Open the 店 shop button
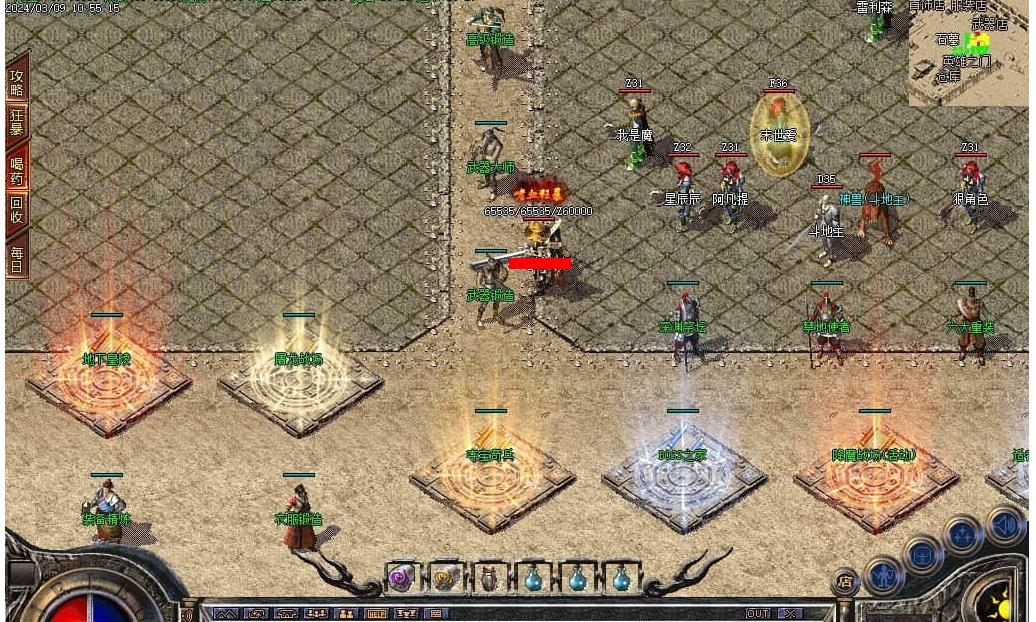 point(845,582)
